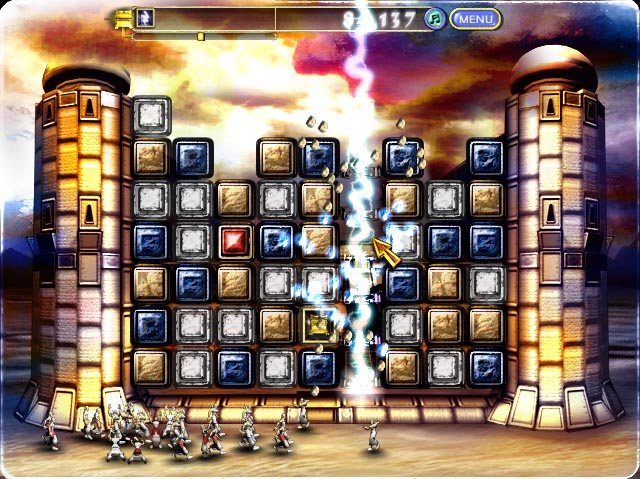Click the gold-framed yellow gem tile

319,324
